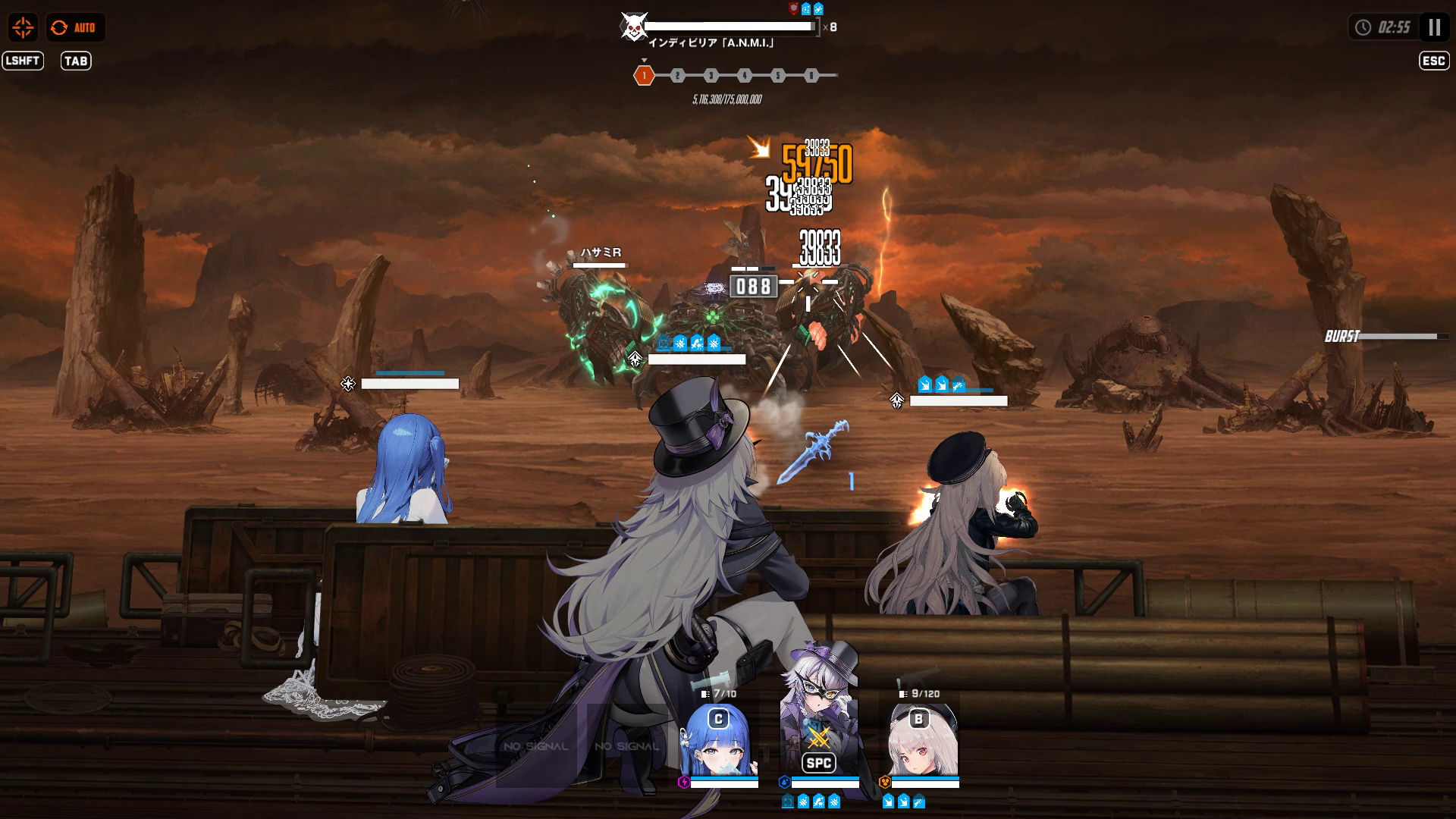
Task: Pause the battle
Action: [1433, 28]
